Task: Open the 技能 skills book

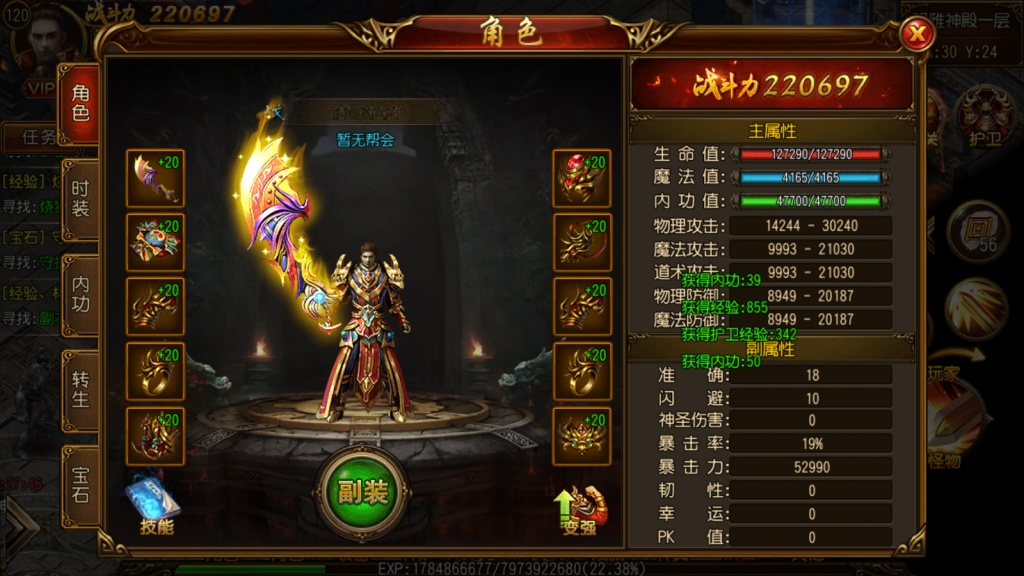Action: tap(152, 505)
